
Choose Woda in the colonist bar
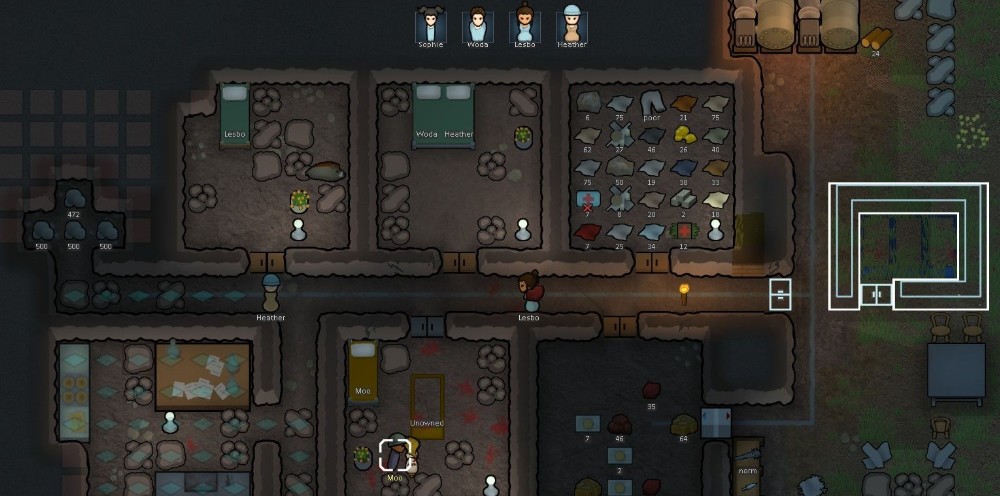click(x=478, y=24)
